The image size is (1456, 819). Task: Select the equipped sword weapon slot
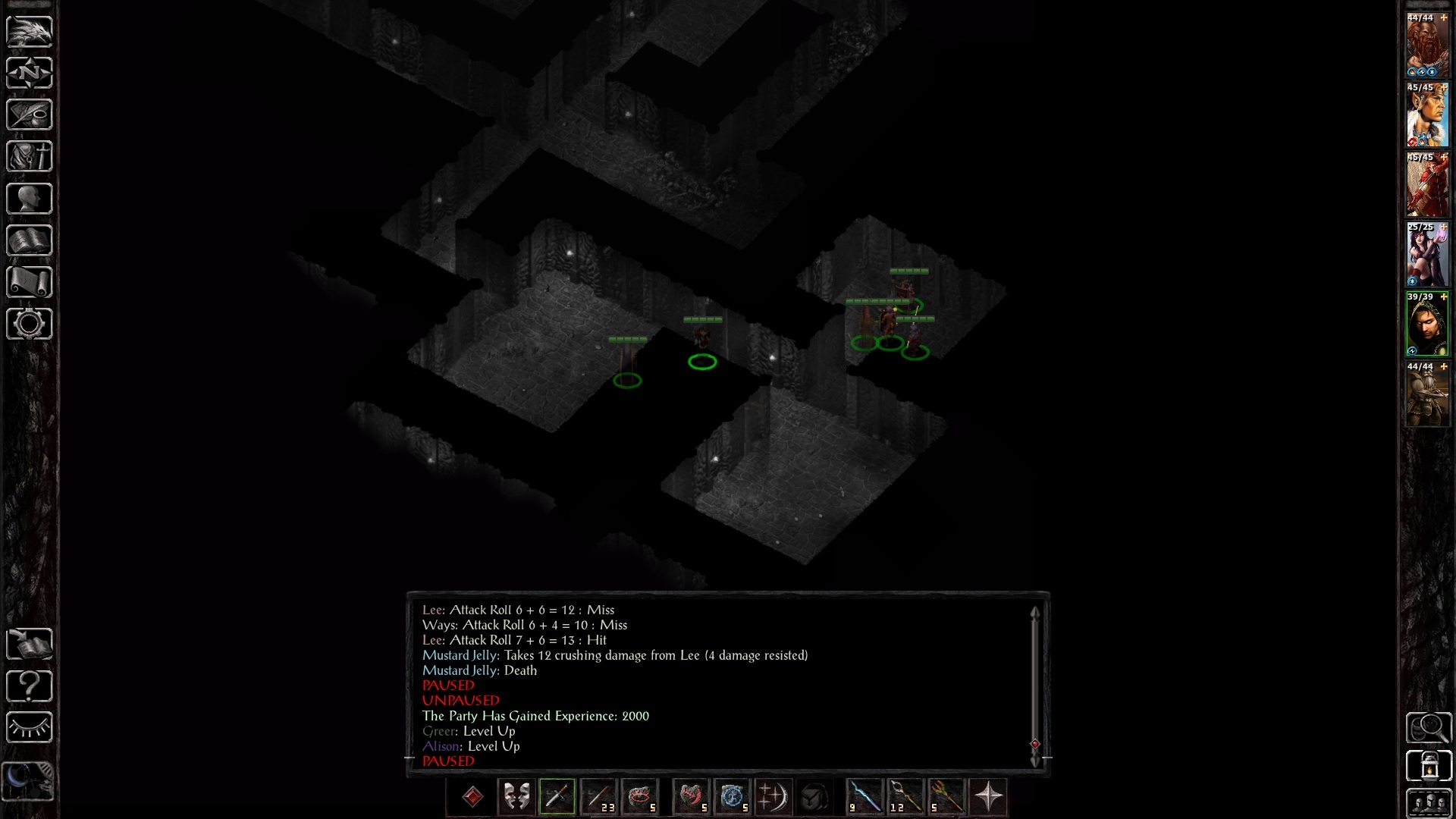coord(557,797)
